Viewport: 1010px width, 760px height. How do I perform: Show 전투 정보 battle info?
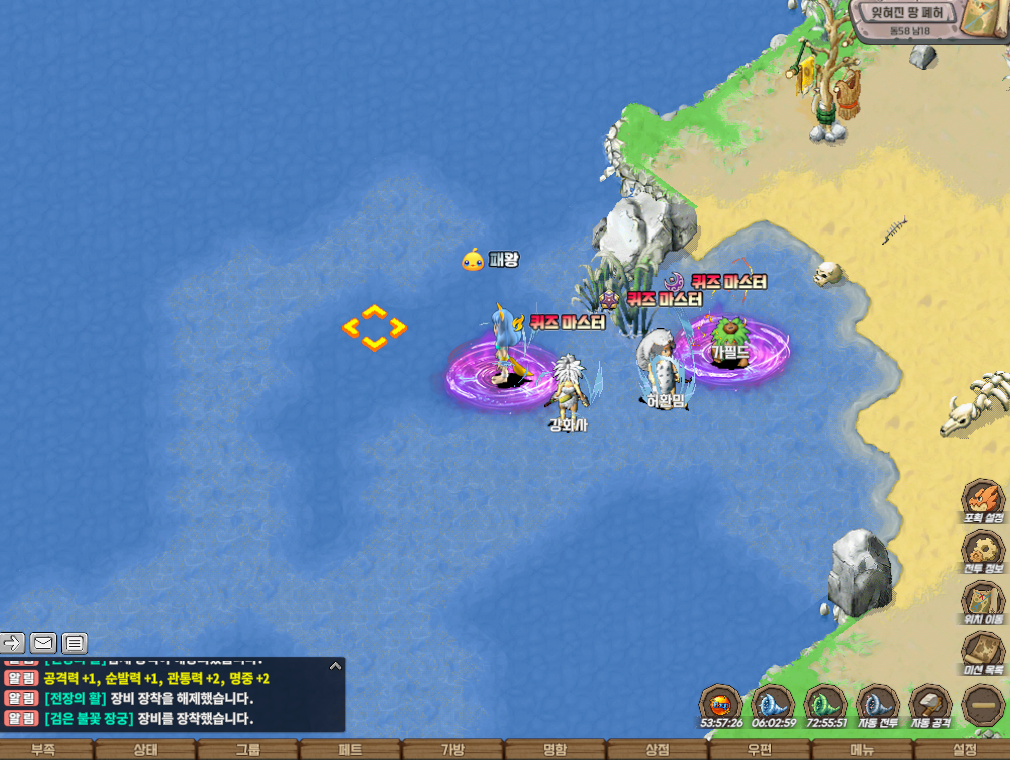click(983, 551)
